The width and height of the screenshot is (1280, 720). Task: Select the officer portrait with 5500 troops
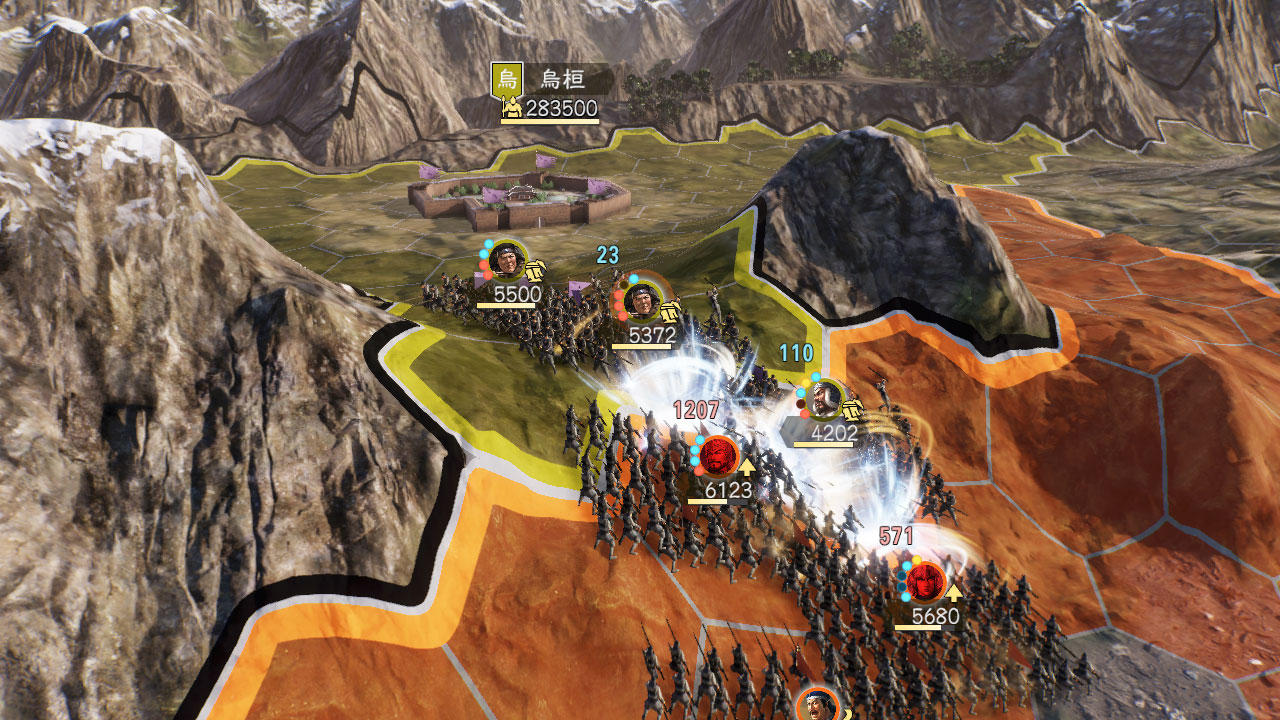[x=507, y=260]
